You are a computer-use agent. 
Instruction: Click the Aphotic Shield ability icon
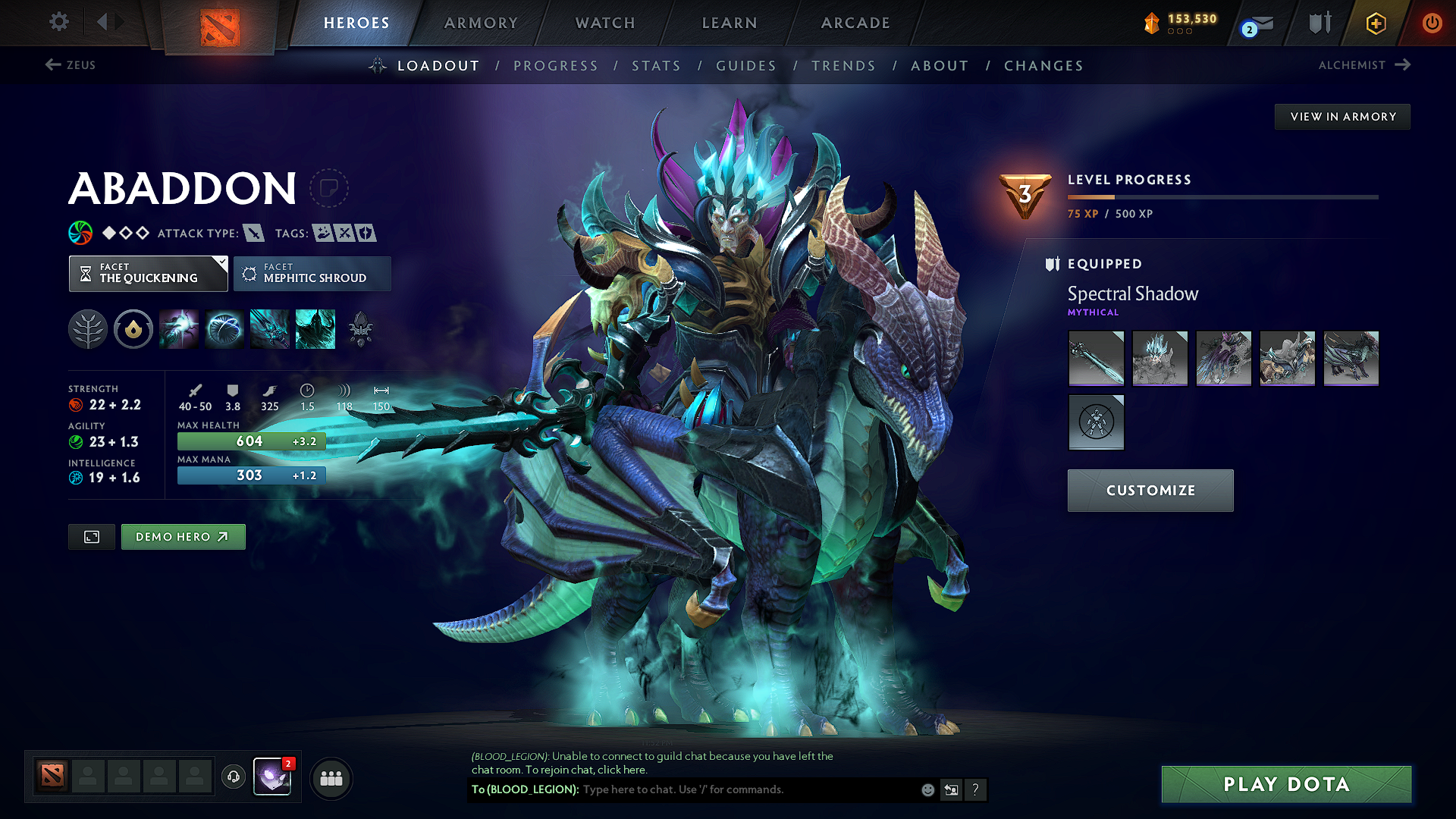coord(224,328)
